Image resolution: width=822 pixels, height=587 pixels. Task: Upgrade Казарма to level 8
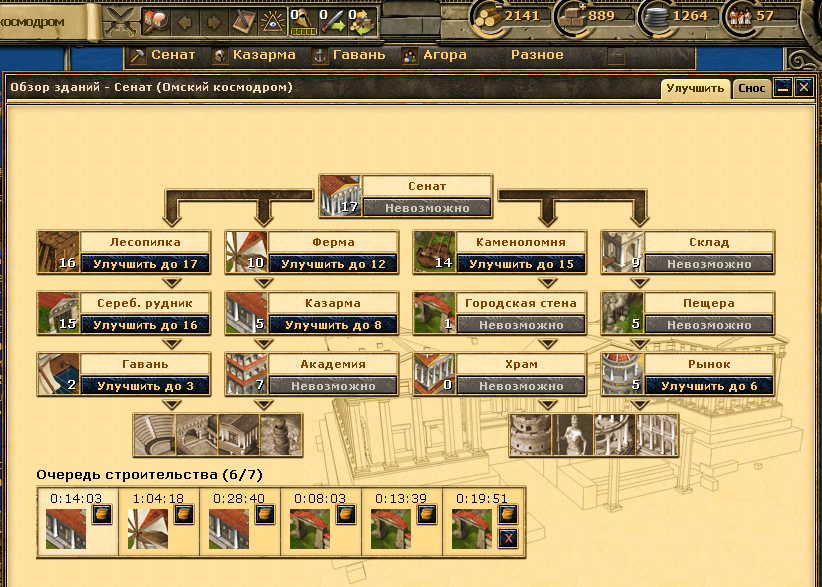point(334,325)
